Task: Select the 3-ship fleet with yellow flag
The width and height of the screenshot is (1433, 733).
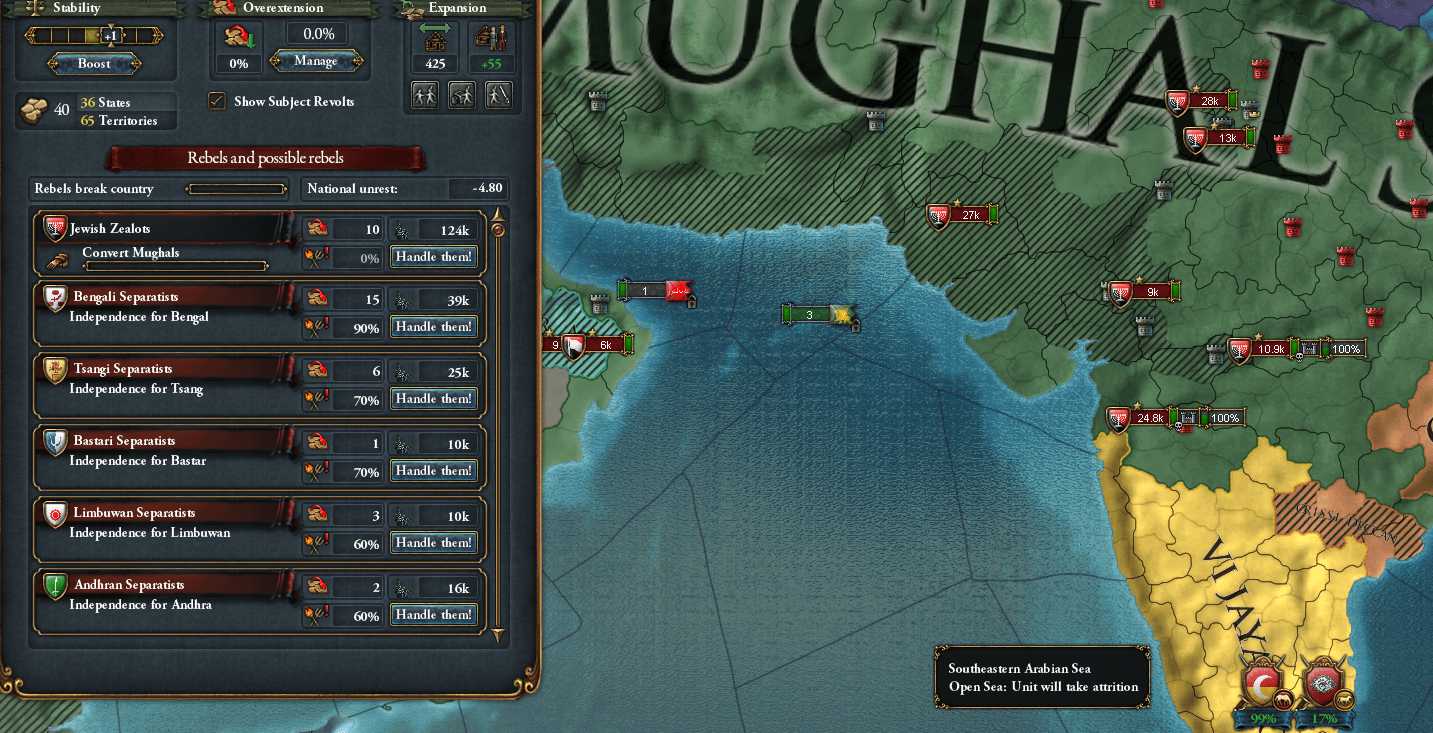Action: click(x=817, y=315)
